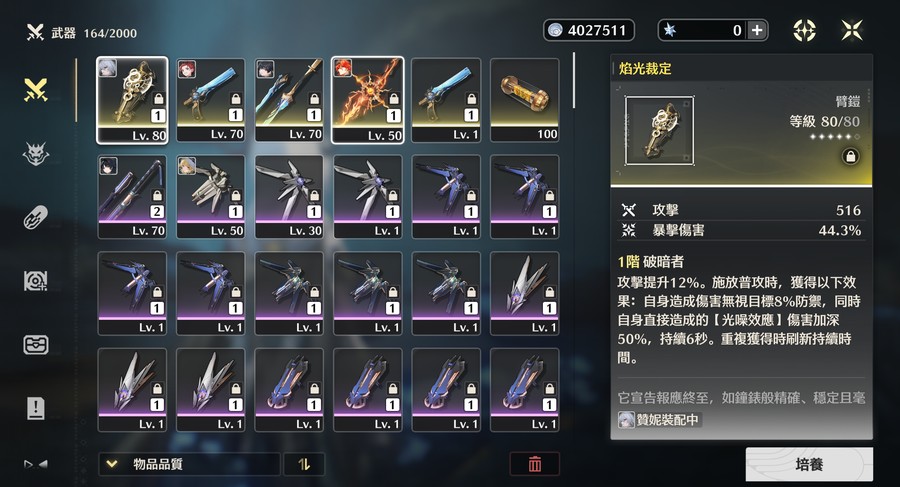Viewport: 900px width, 487px height.
Task: Open the compass icon beside close button
Action: (805, 30)
